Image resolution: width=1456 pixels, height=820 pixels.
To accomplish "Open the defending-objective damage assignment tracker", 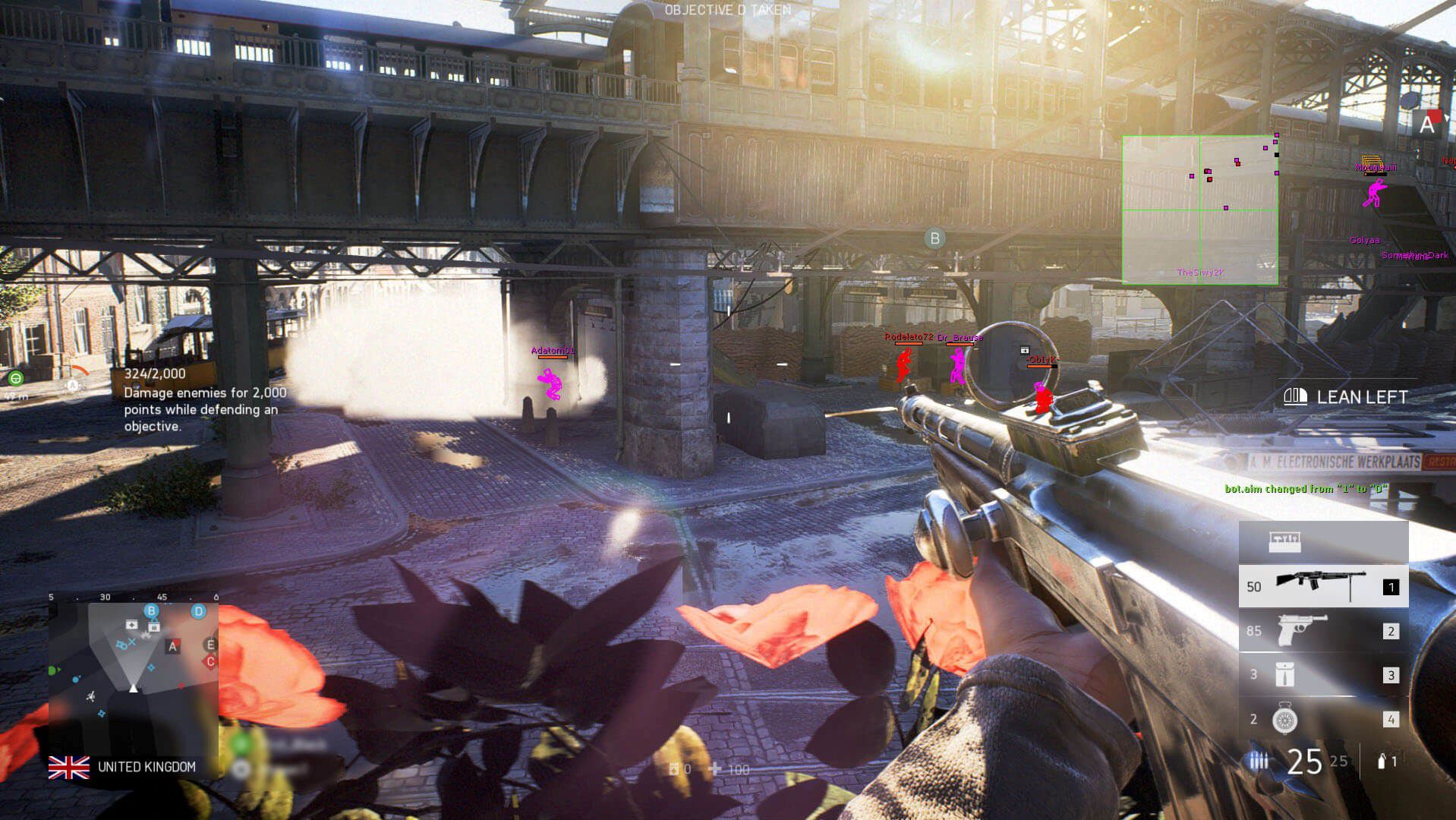I will coord(205,400).
